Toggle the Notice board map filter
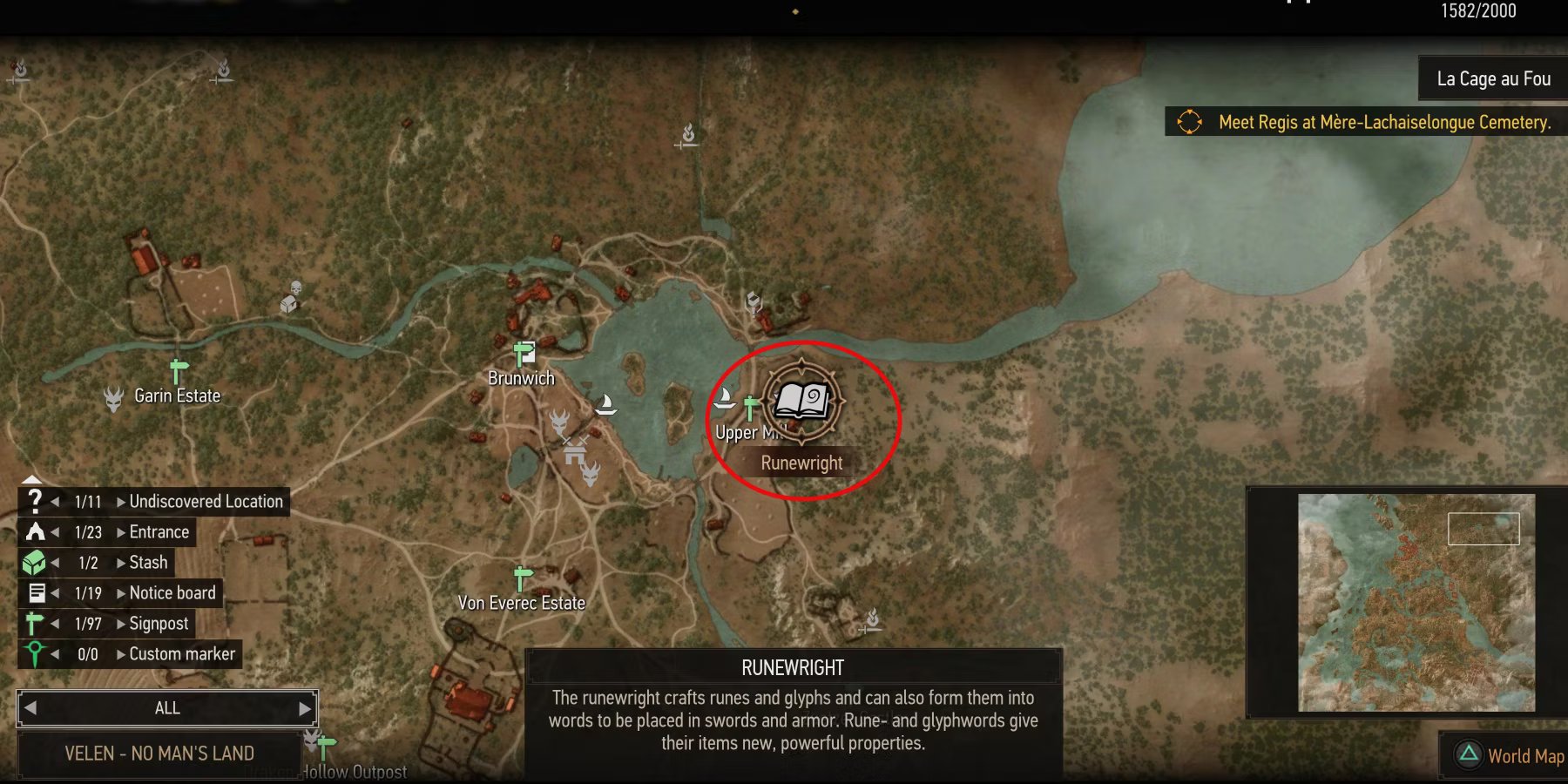The width and height of the screenshot is (1568, 784). 35,592
